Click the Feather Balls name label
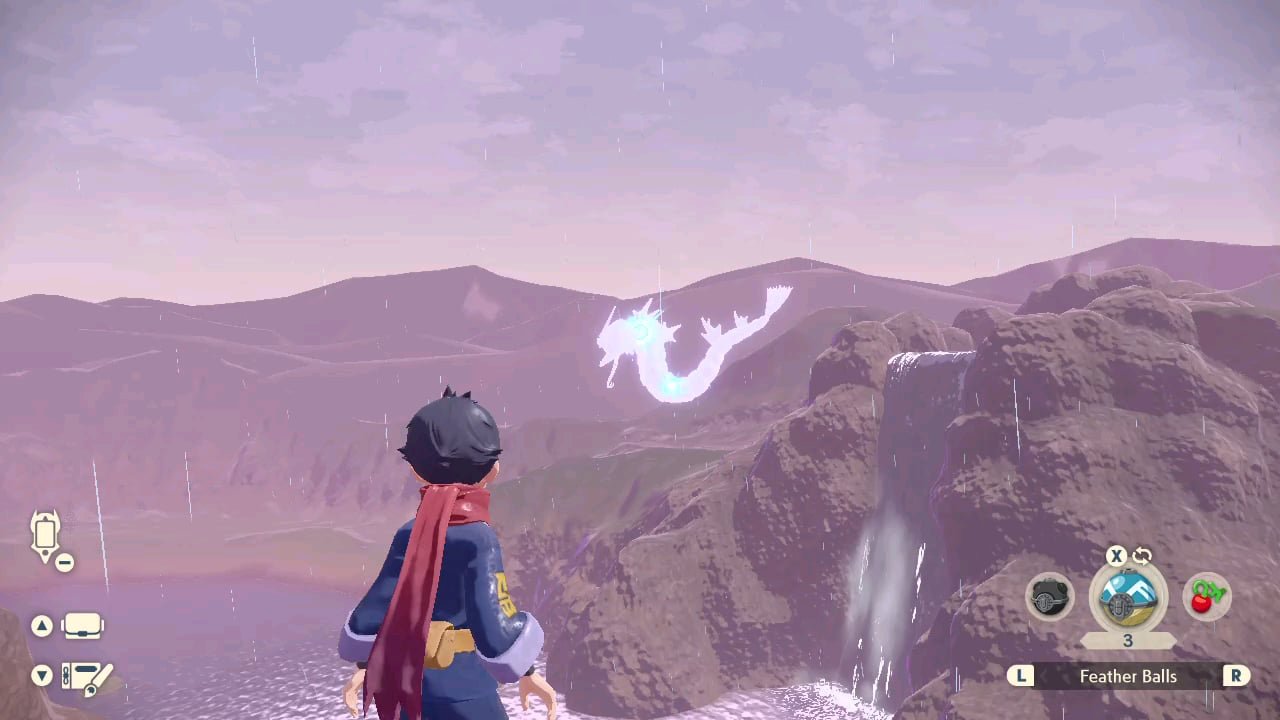Image resolution: width=1280 pixels, height=720 pixels. [x=1128, y=676]
